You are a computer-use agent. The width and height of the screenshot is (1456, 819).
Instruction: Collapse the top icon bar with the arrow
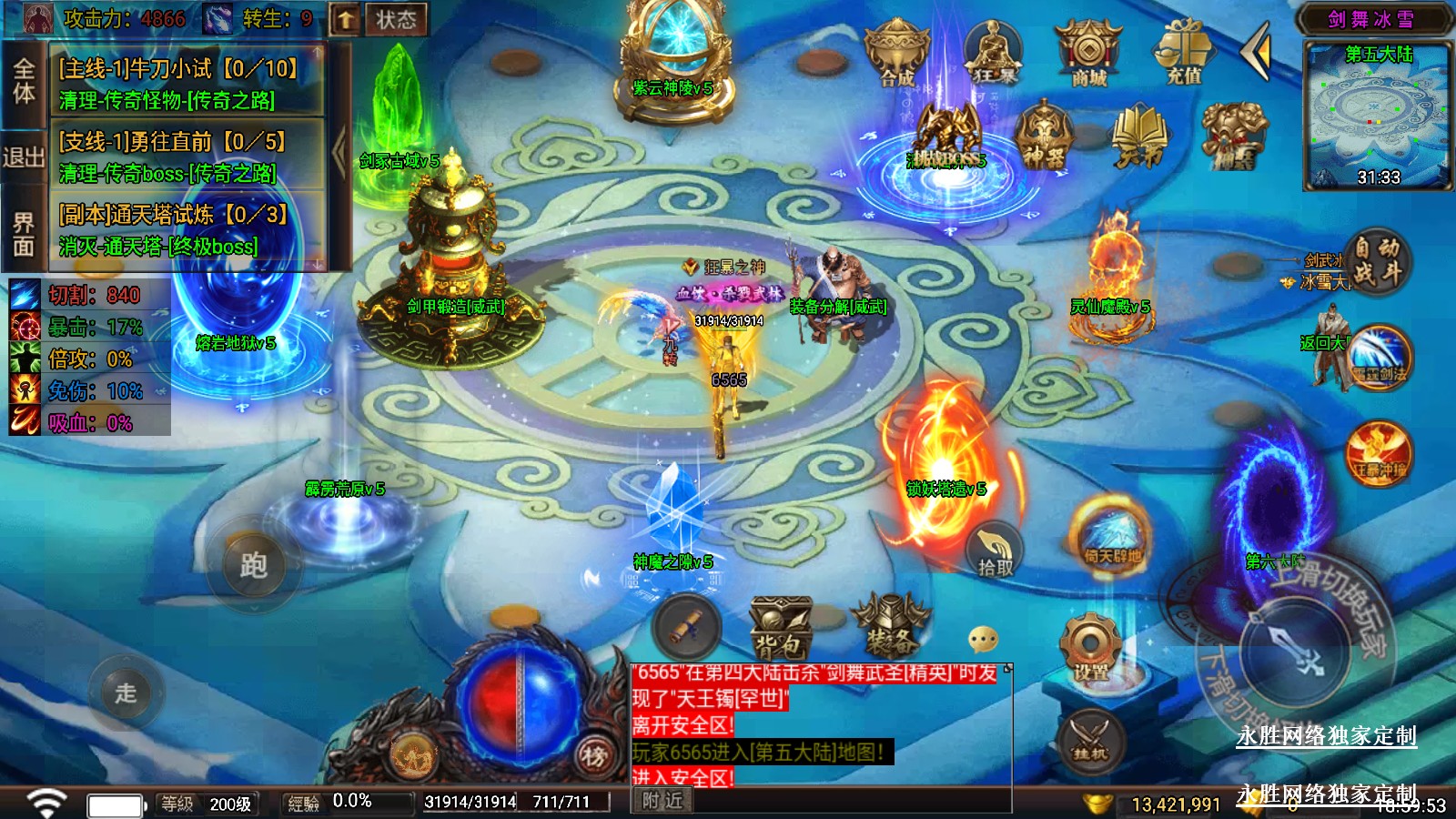tap(1258, 51)
